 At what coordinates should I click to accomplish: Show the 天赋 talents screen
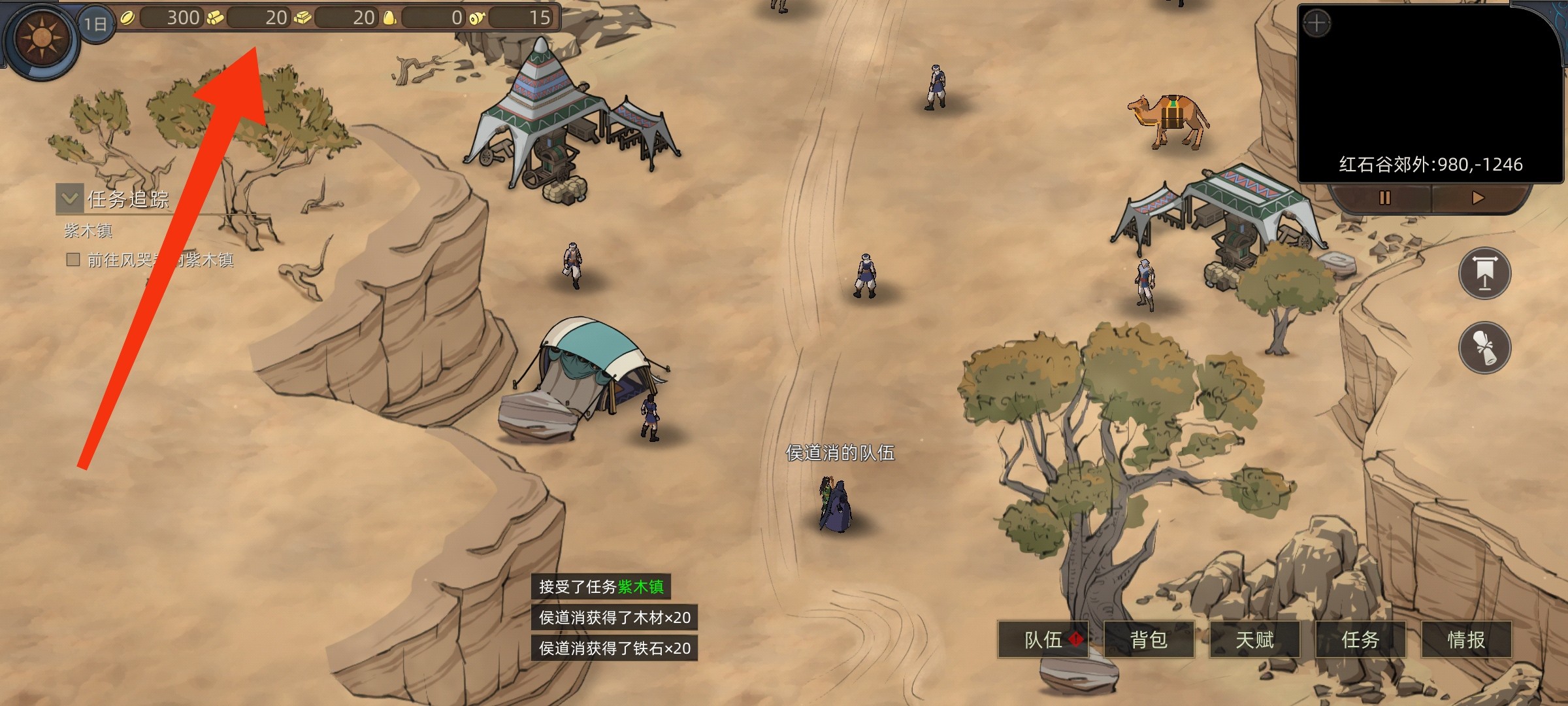[1254, 639]
